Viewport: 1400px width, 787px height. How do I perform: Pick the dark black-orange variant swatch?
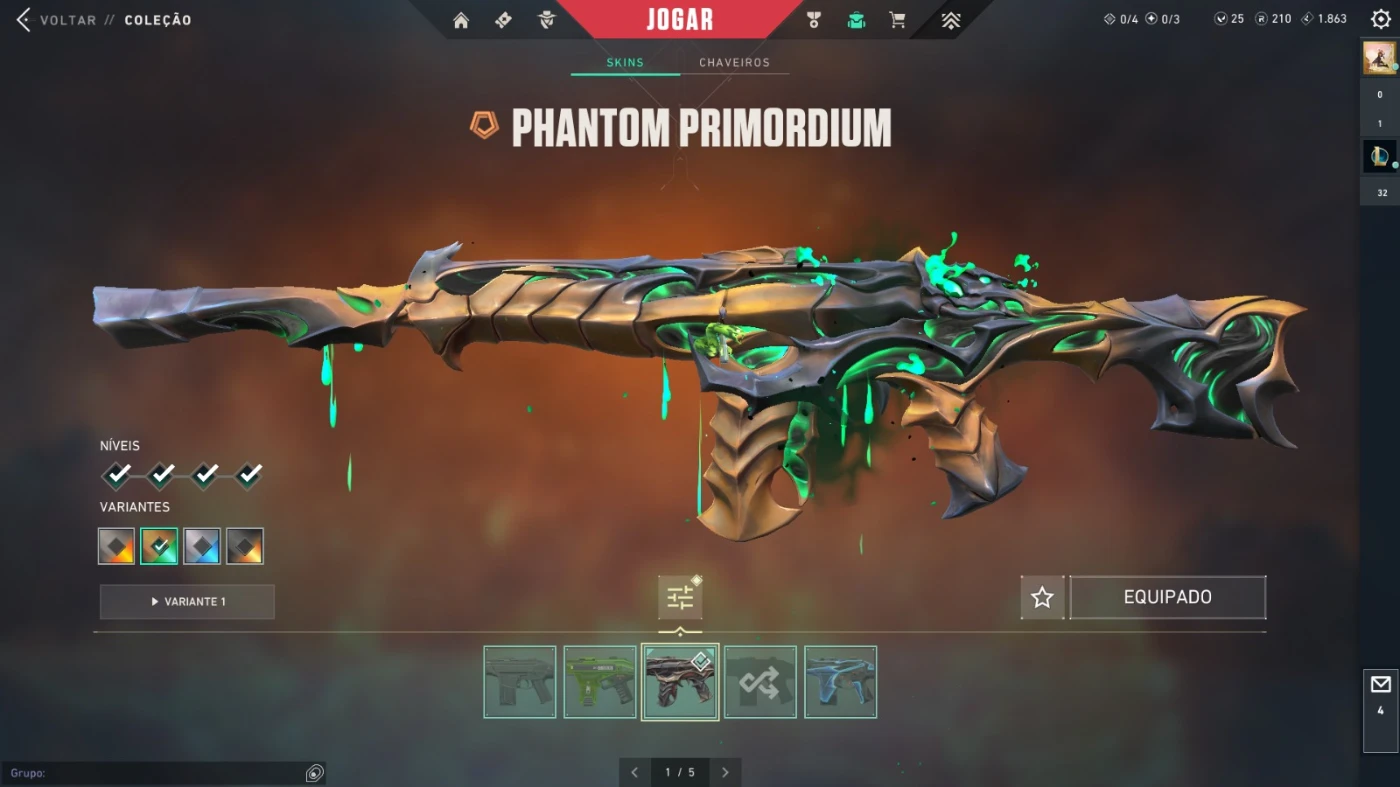click(x=245, y=546)
